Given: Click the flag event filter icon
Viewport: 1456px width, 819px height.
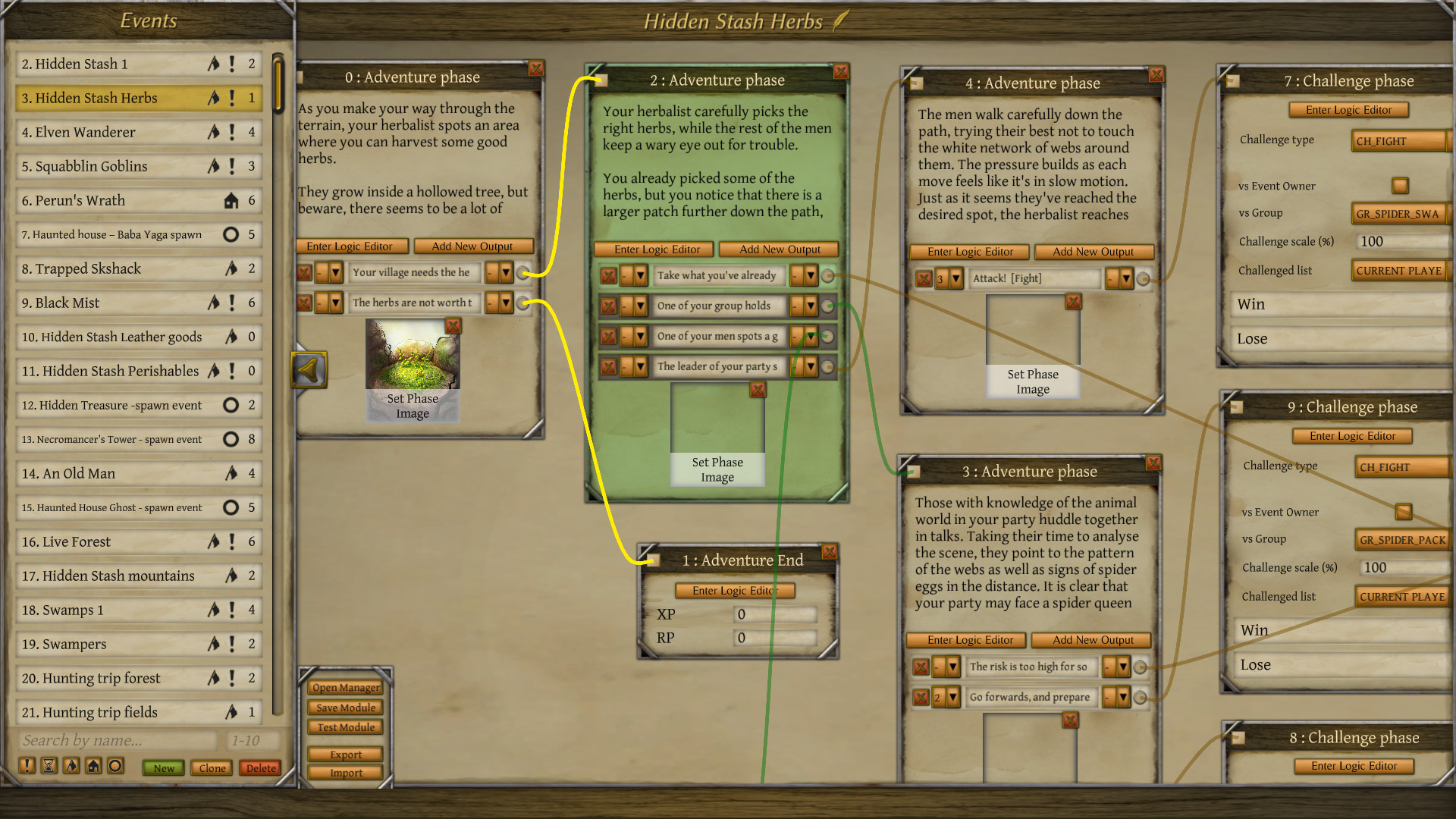Looking at the screenshot, I should tap(69, 767).
